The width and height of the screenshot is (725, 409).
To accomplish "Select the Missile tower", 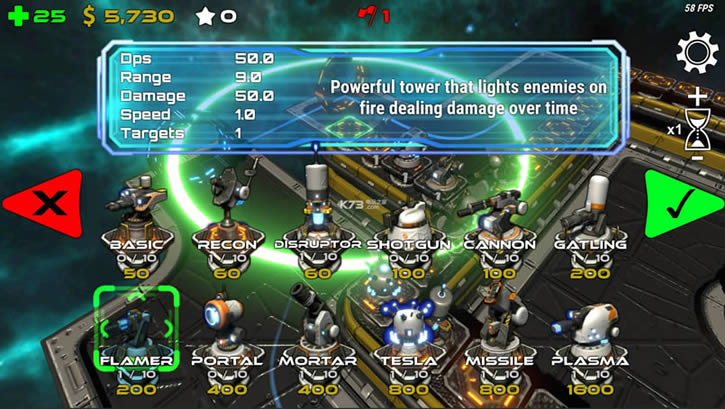I will 498,326.
